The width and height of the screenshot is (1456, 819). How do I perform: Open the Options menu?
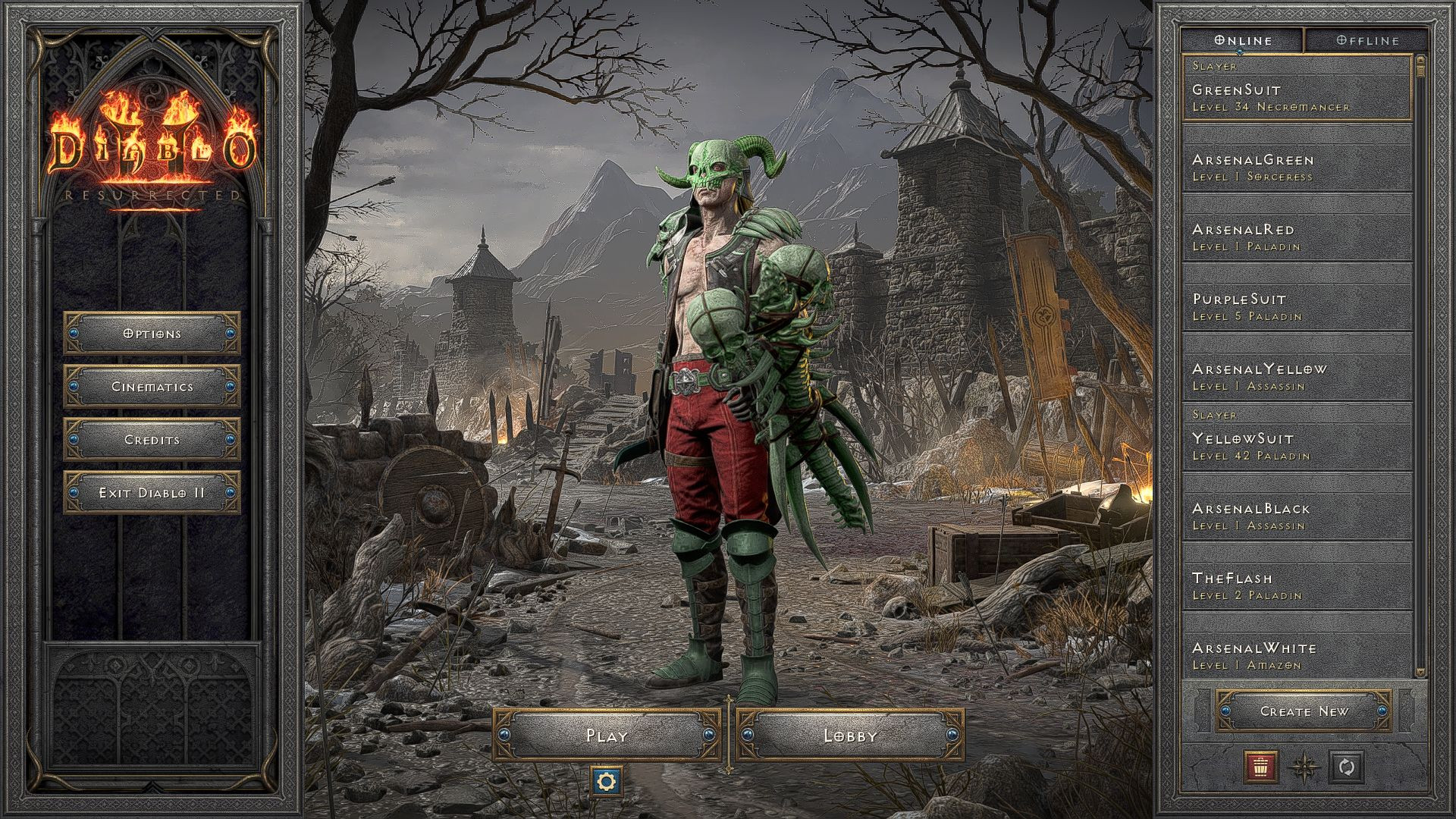click(151, 333)
